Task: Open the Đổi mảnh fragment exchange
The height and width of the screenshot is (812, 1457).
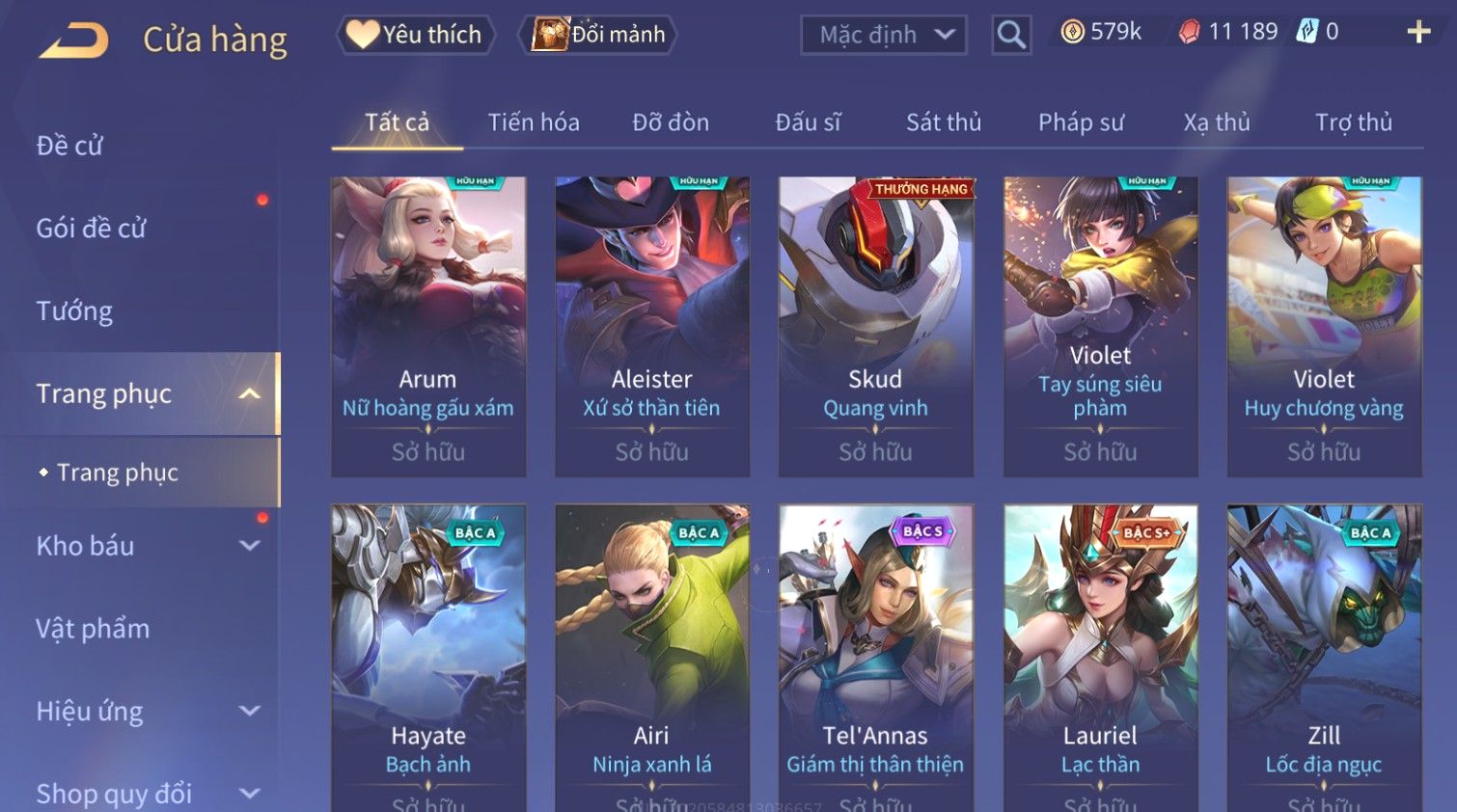Action: pos(598,35)
